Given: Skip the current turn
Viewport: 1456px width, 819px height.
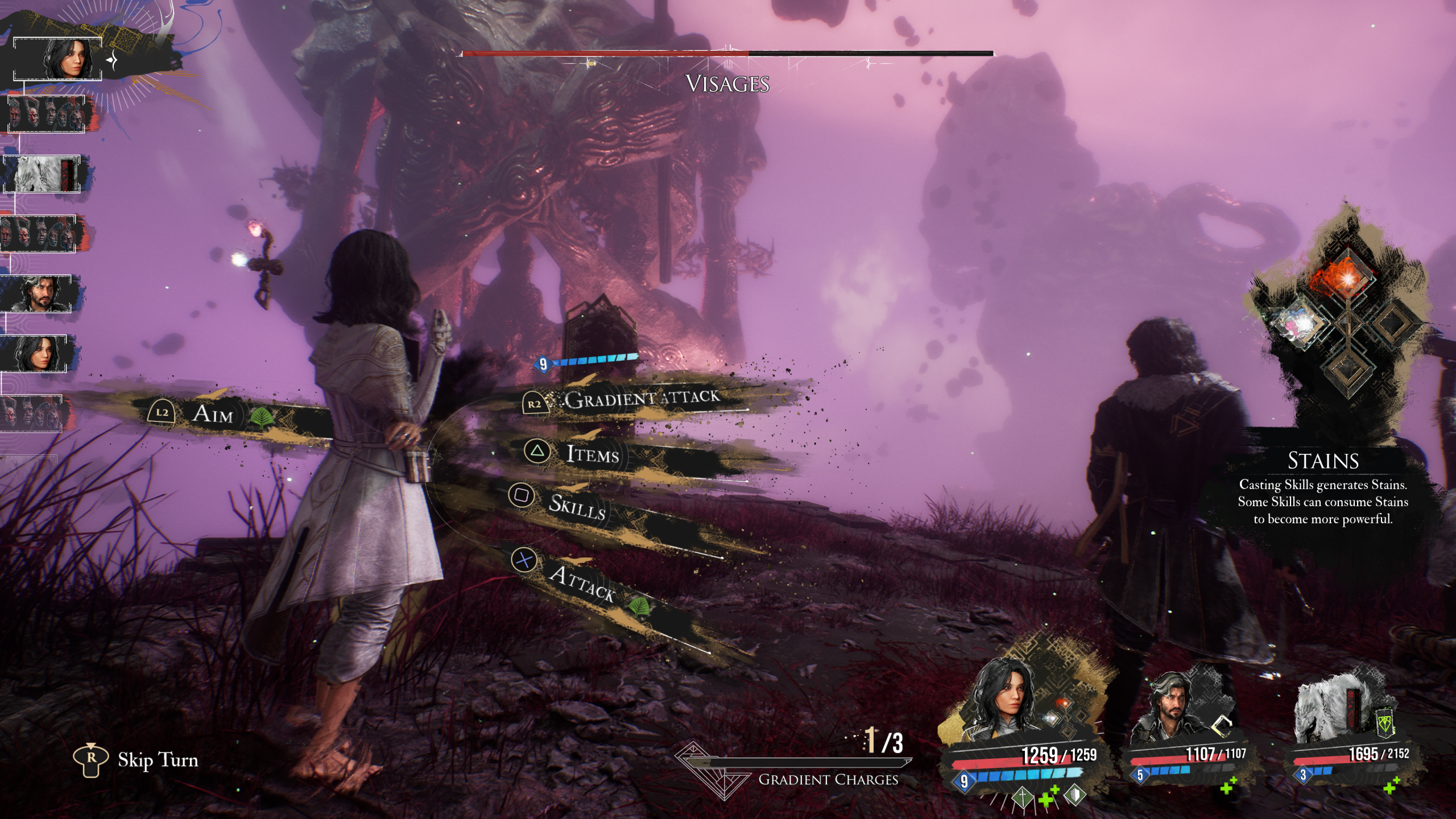Looking at the screenshot, I should (157, 760).
